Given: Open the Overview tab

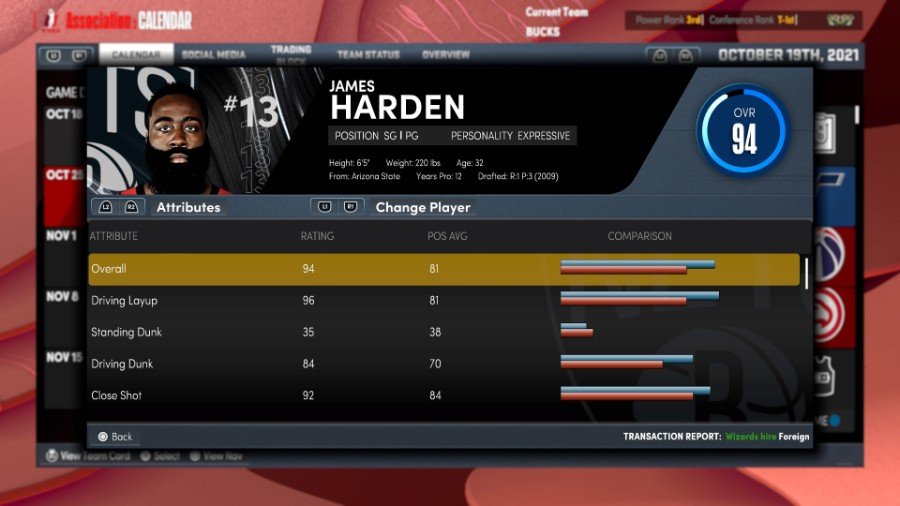Looking at the screenshot, I should click(x=446, y=54).
